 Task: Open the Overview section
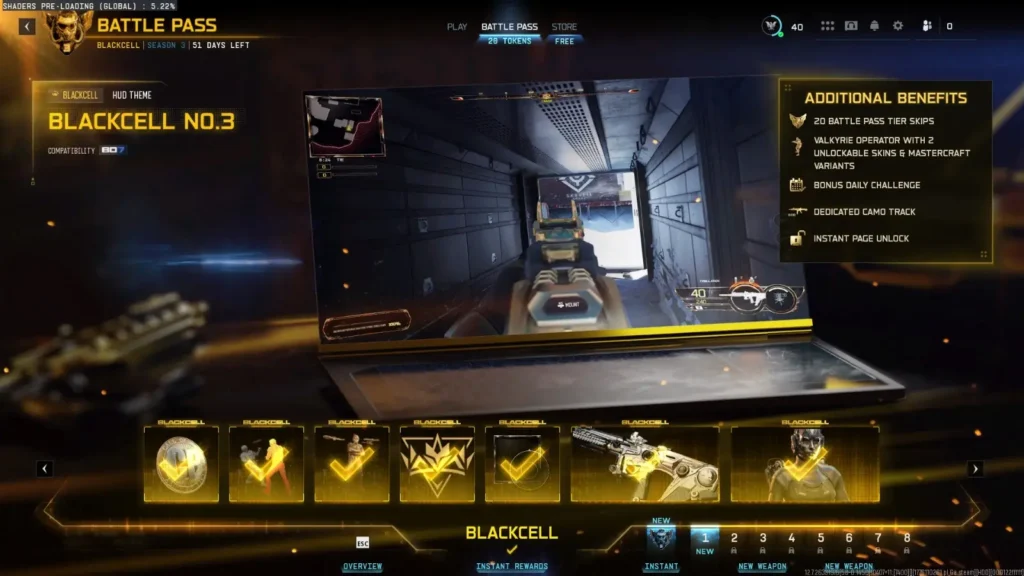(x=362, y=566)
